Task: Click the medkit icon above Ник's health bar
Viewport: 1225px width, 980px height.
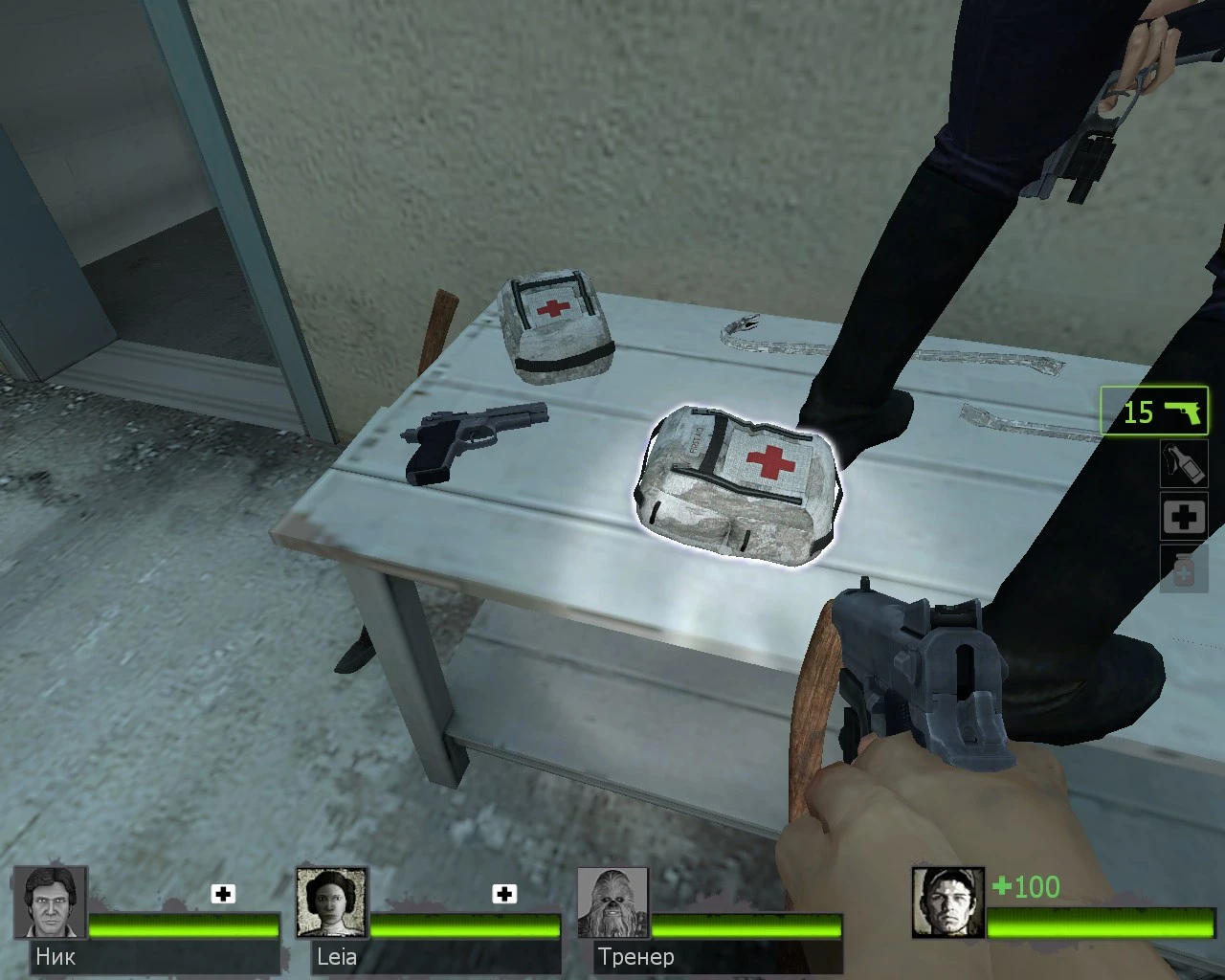Action: (x=222, y=894)
